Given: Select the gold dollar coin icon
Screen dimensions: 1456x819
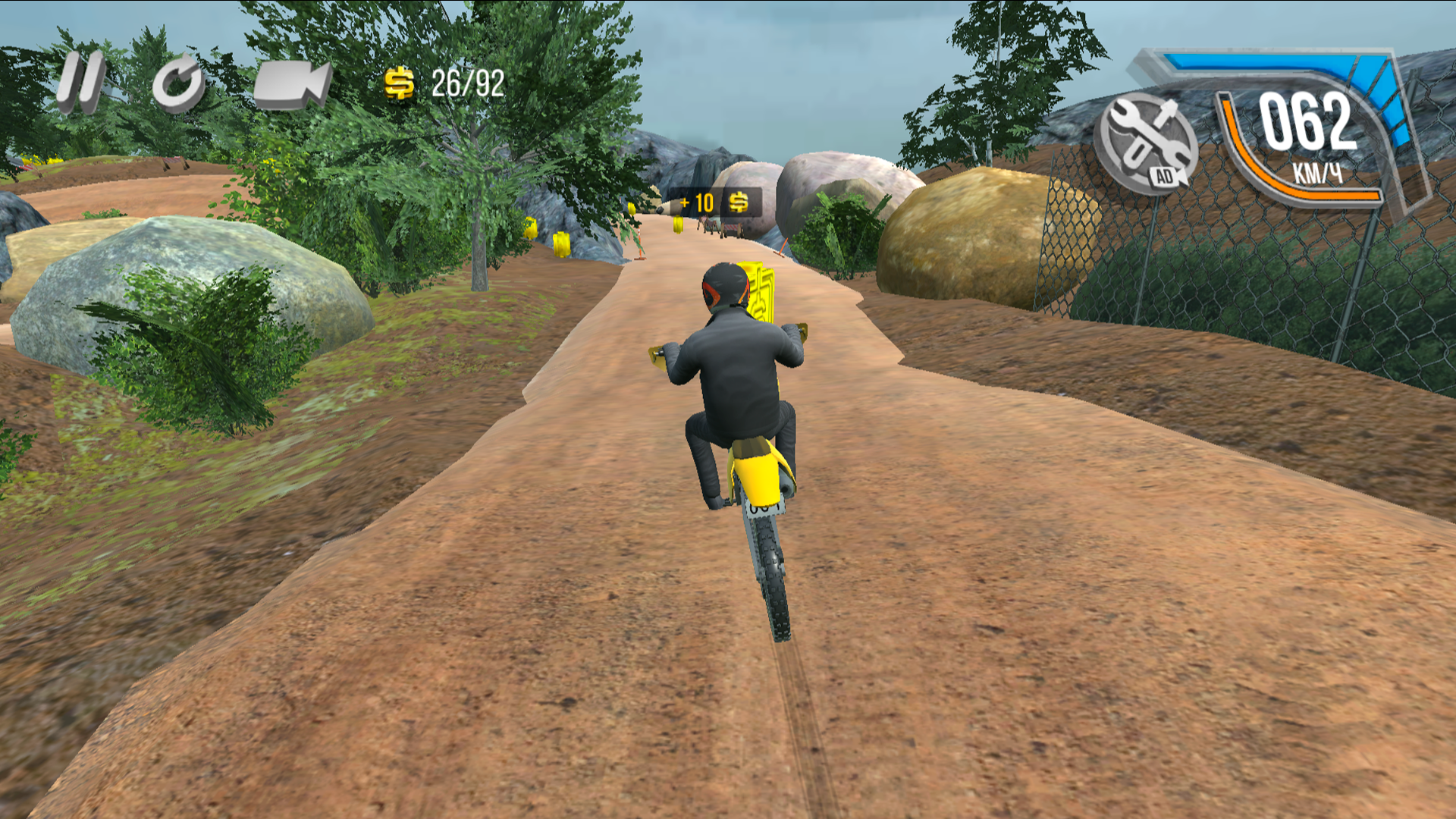Looking at the screenshot, I should 400,84.
